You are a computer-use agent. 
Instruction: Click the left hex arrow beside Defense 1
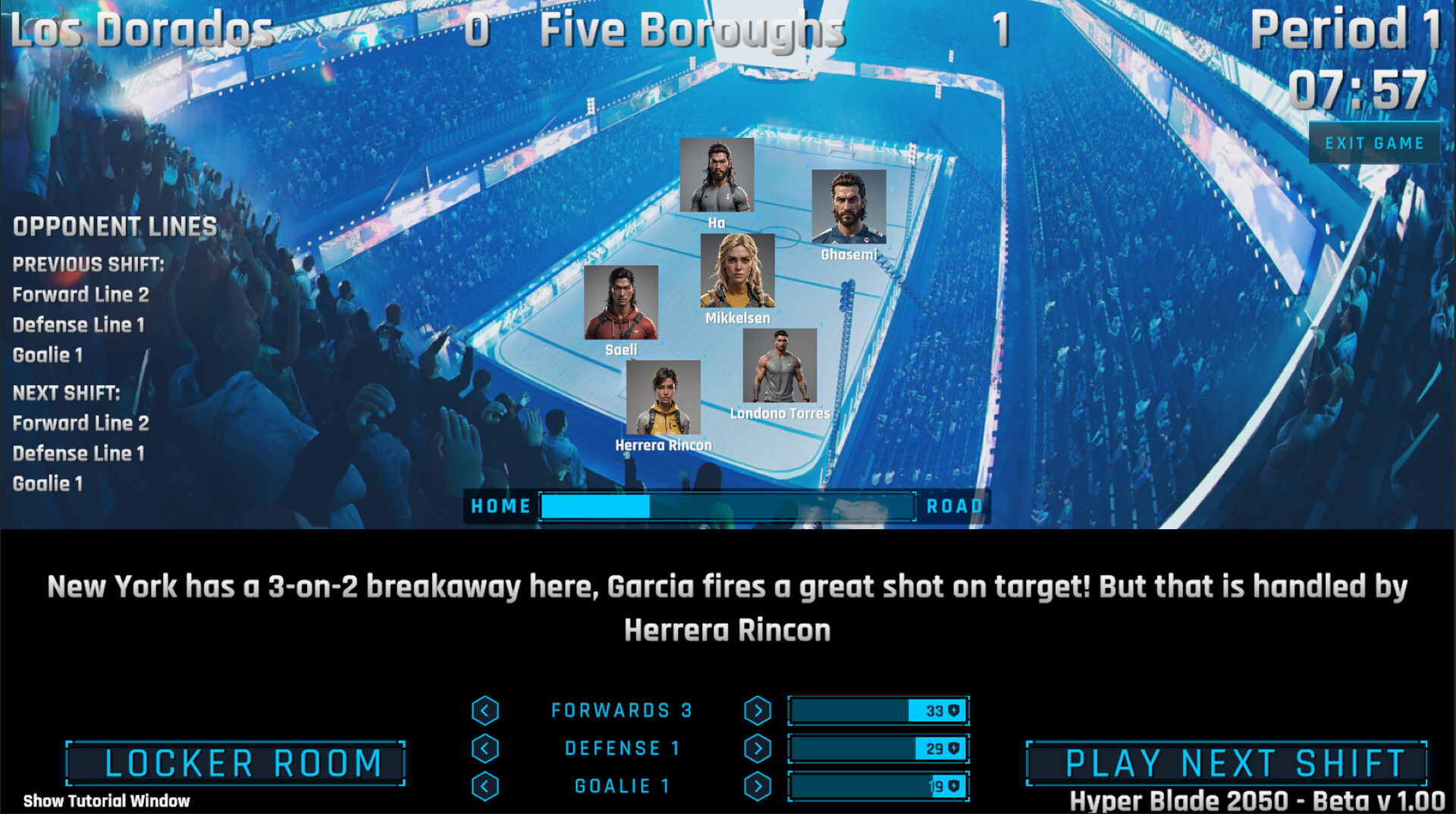tap(484, 748)
